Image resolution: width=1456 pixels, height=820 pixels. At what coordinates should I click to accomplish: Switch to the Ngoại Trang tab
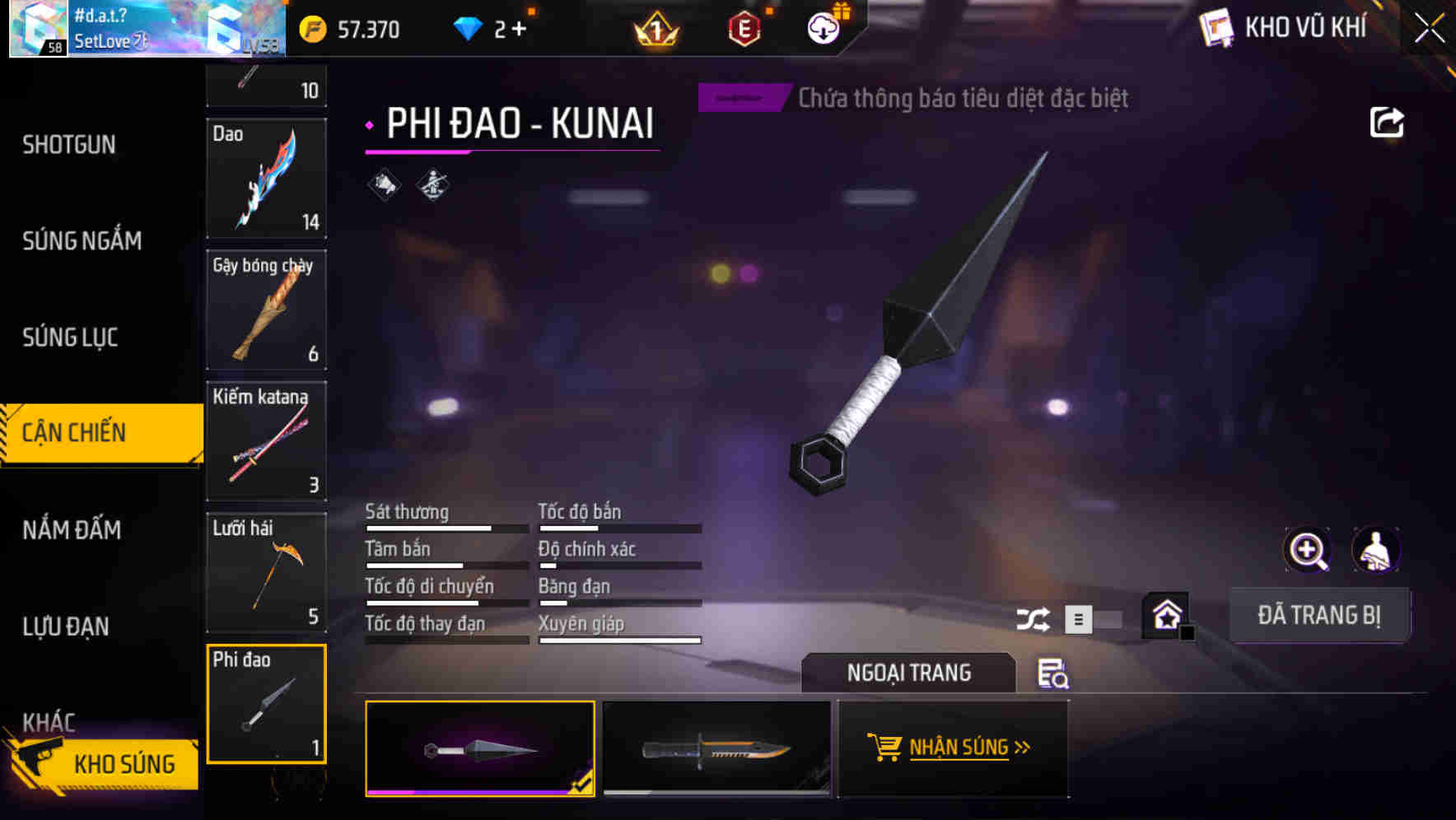coord(908,673)
